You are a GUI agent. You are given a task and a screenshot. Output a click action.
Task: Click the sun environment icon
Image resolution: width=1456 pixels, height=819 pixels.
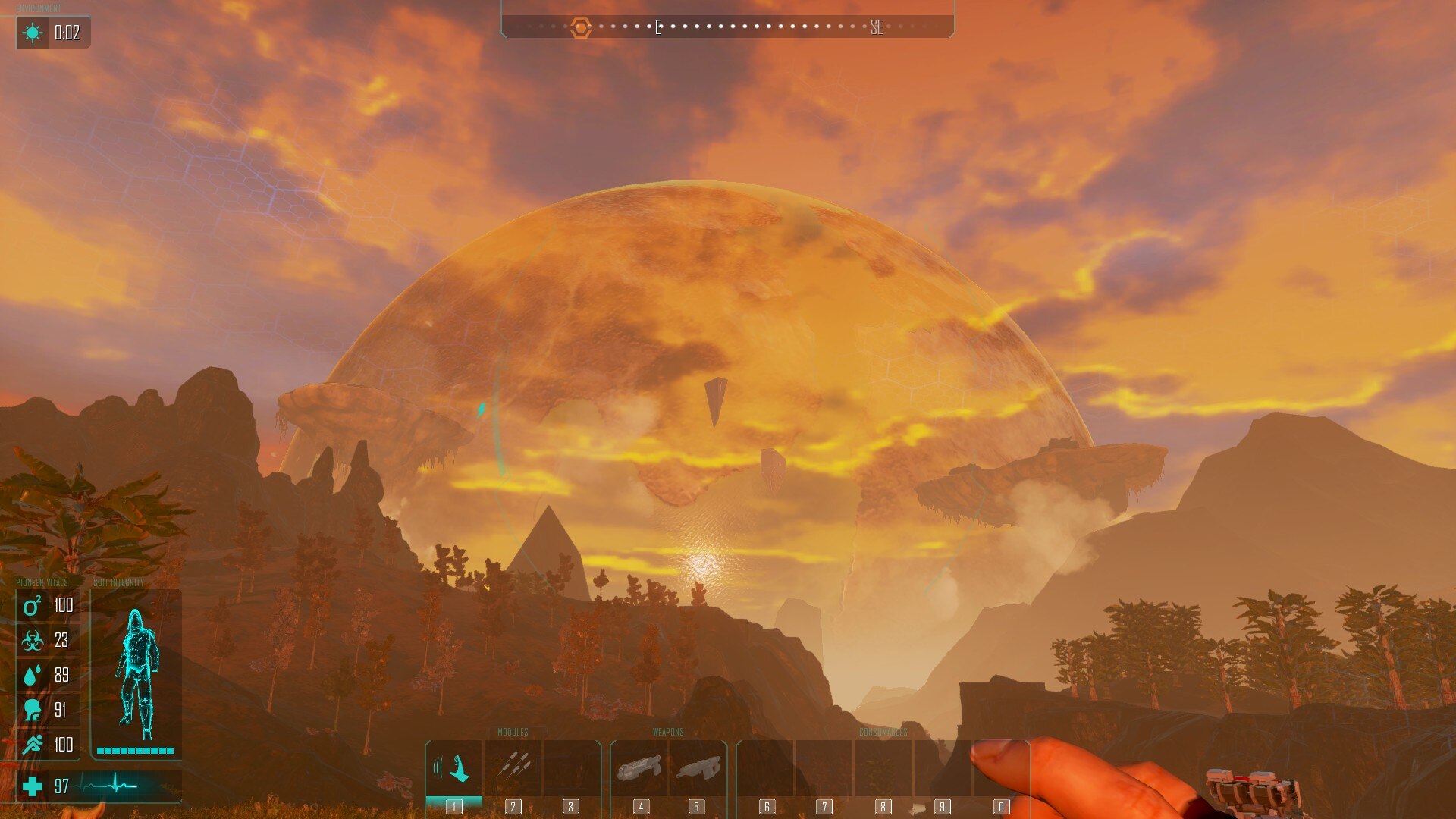coord(33,33)
